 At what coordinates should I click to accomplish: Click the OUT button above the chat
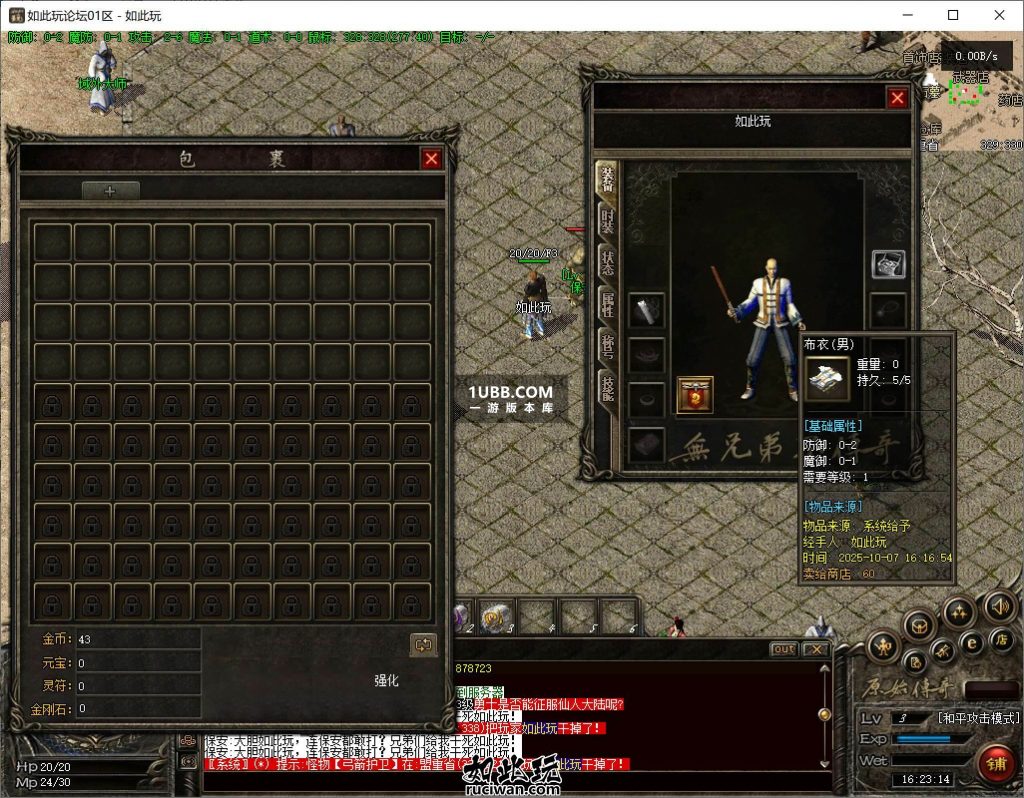point(784,649)
